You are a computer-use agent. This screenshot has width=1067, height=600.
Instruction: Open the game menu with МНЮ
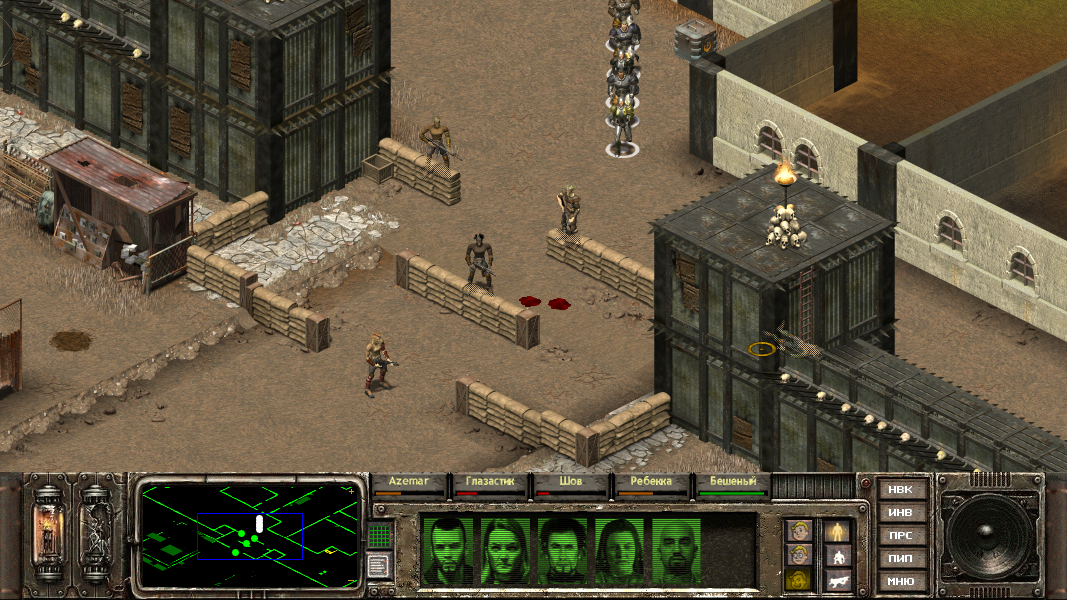pyautogui.click(x=901, y=581)
